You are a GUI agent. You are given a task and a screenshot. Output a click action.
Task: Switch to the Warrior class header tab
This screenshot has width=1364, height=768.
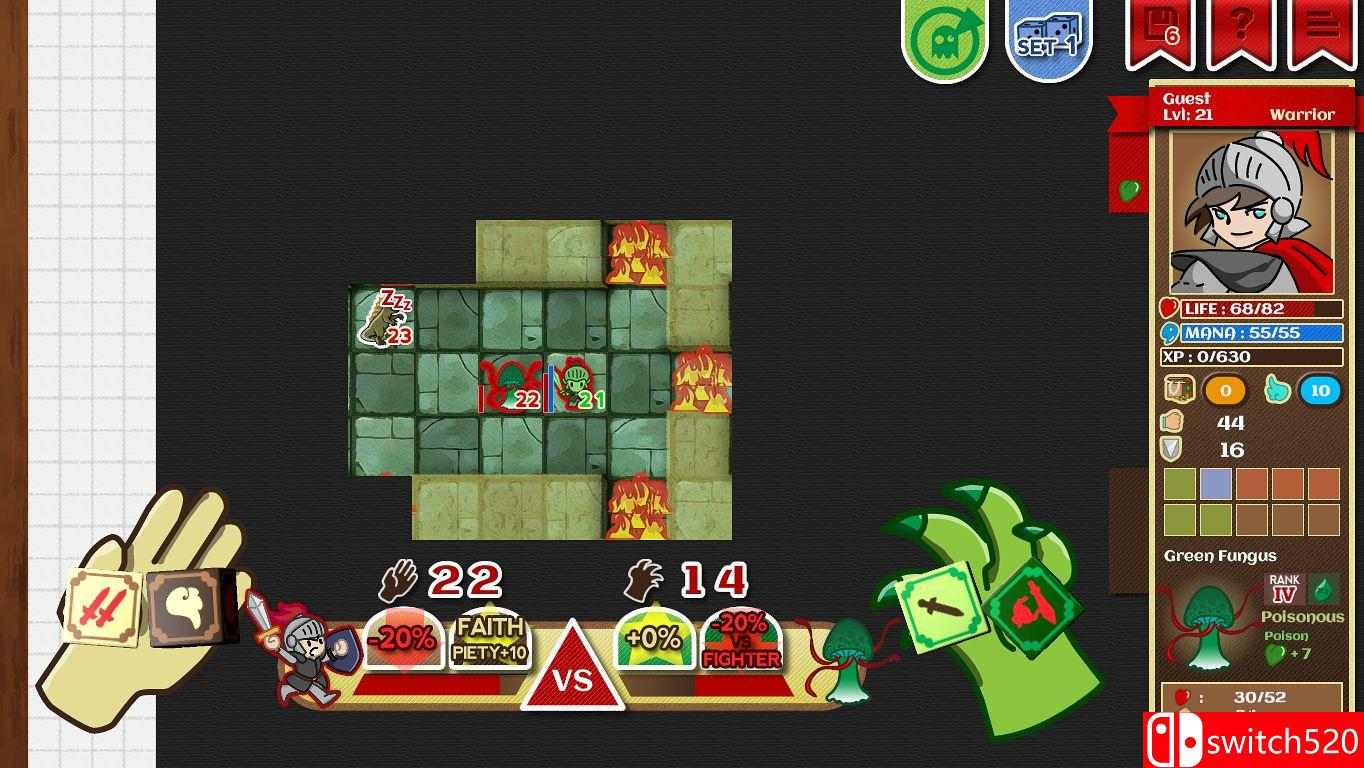1302,114
